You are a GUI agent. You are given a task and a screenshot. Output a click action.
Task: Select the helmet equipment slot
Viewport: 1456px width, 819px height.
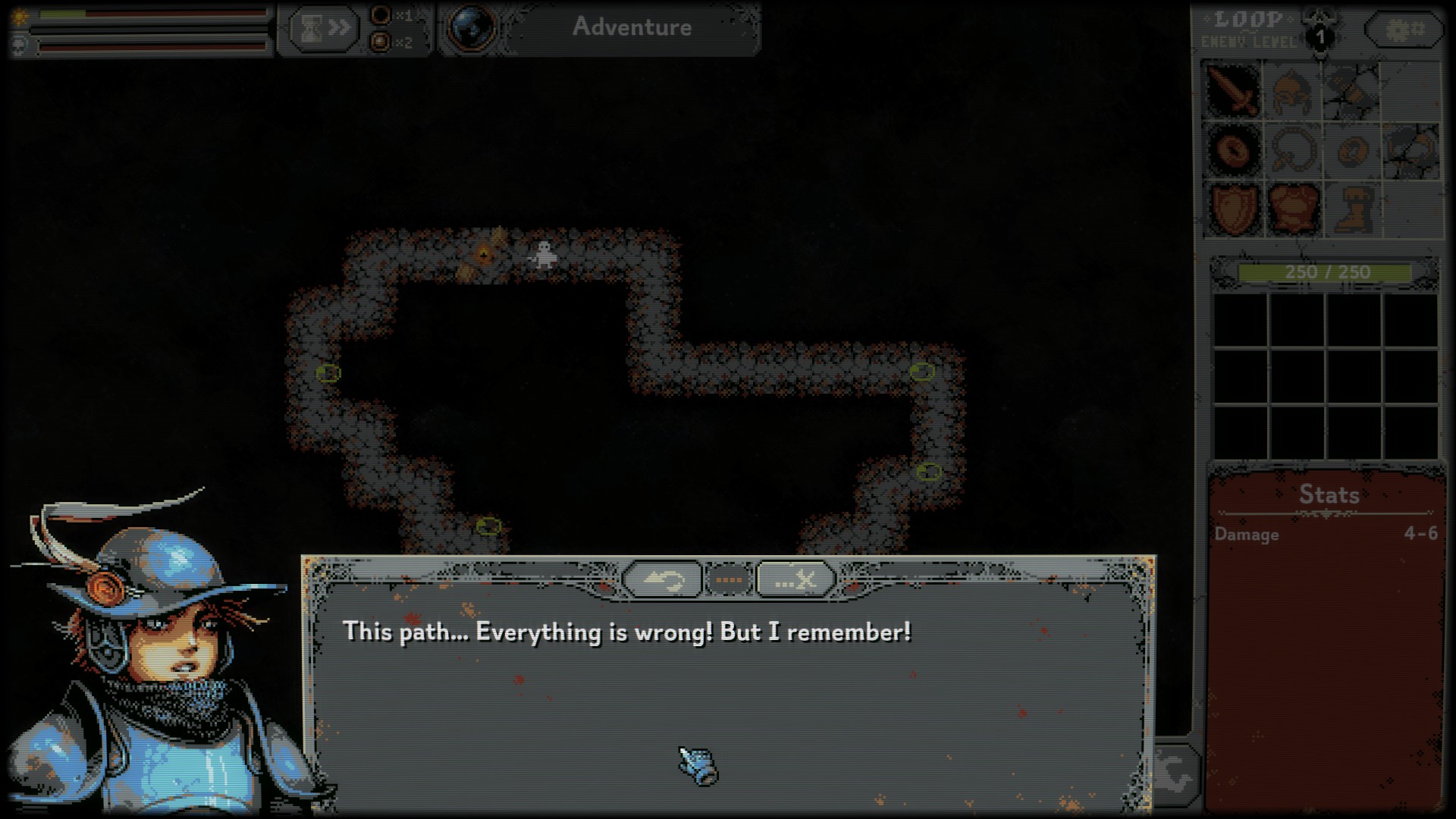click(1292, 90)
